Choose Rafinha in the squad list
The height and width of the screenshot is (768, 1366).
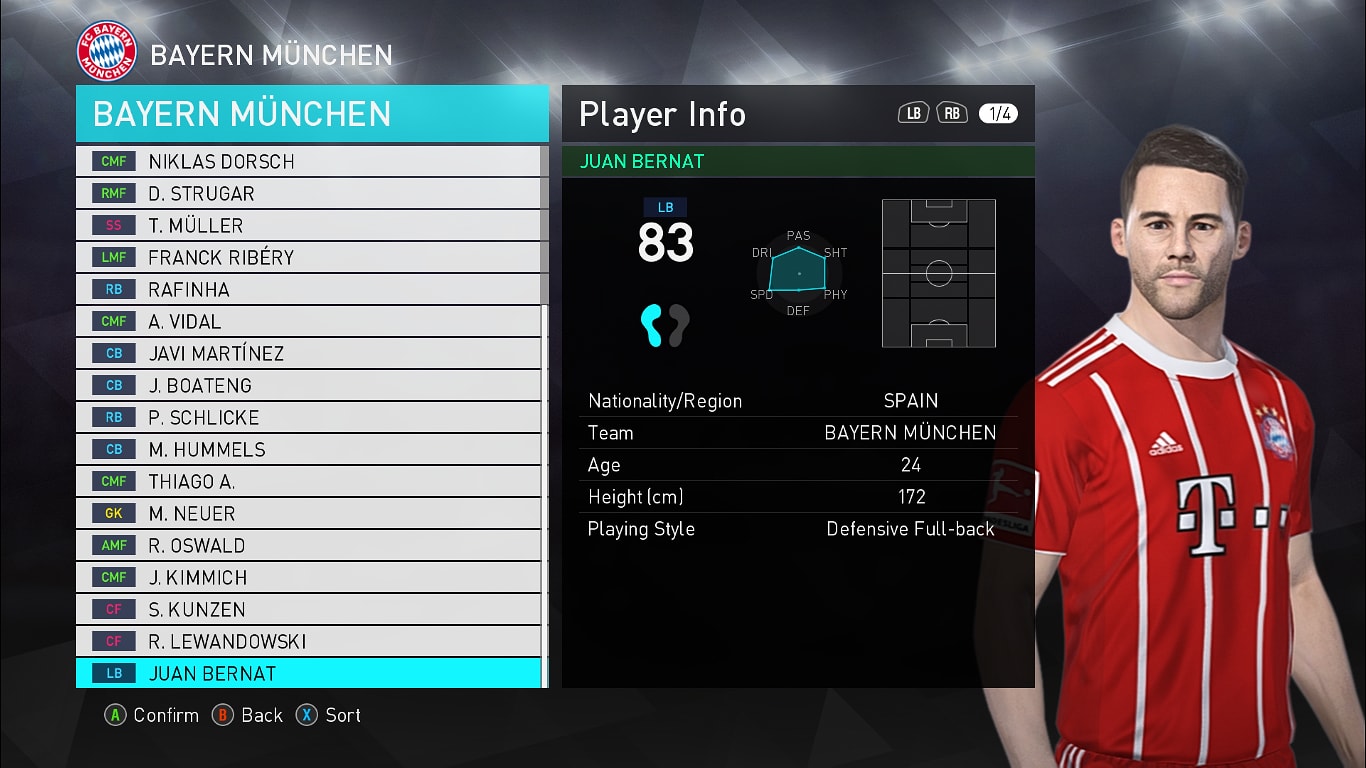pyautogui.click(x=308, y=289)
